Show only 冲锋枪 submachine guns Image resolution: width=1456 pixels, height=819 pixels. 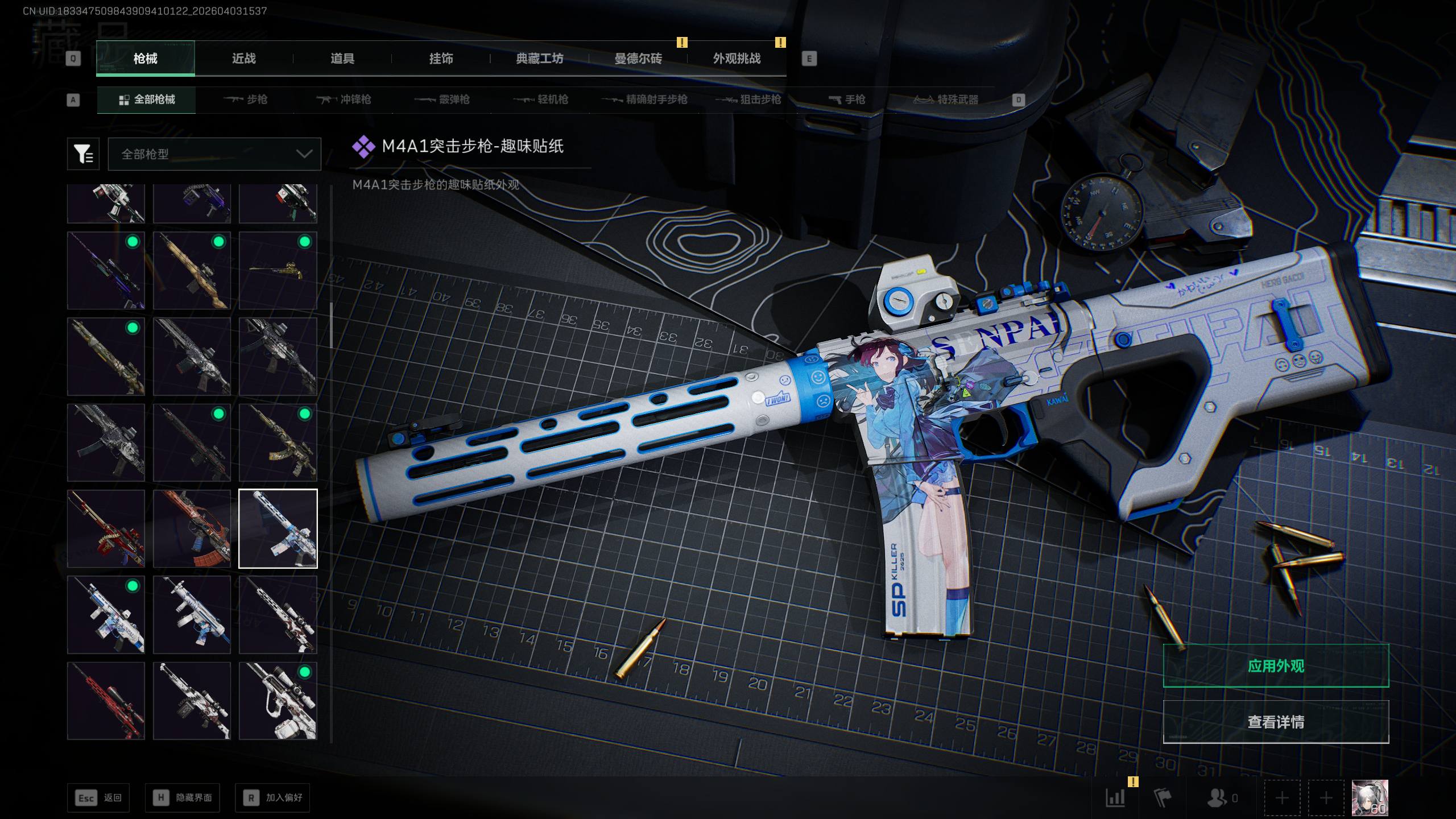point(344,100)
